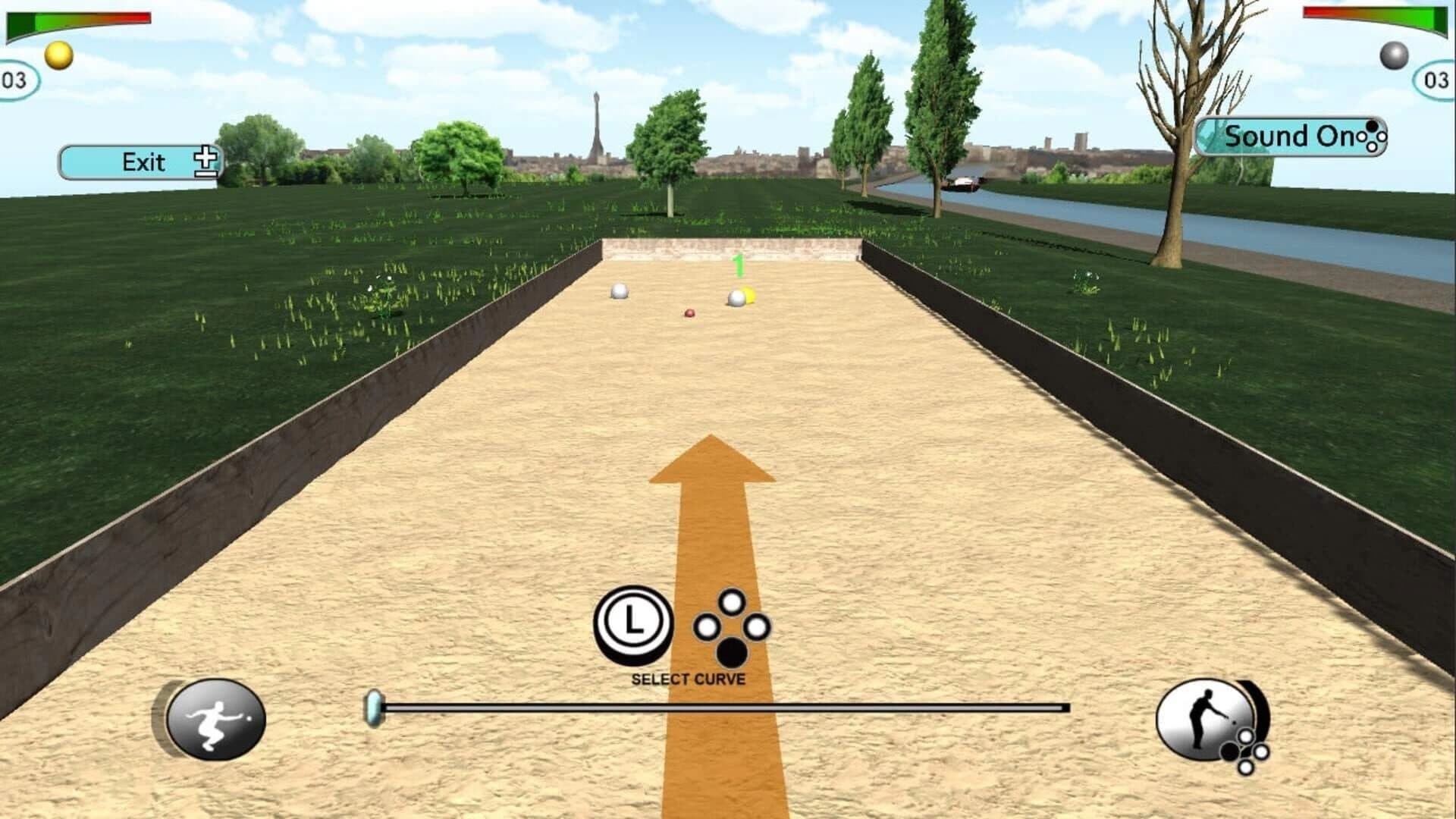Image resolution: width=1456 pixels, height=819 pixels.
Task: Click the power slider handle at far left
Action: coord(373,707)
